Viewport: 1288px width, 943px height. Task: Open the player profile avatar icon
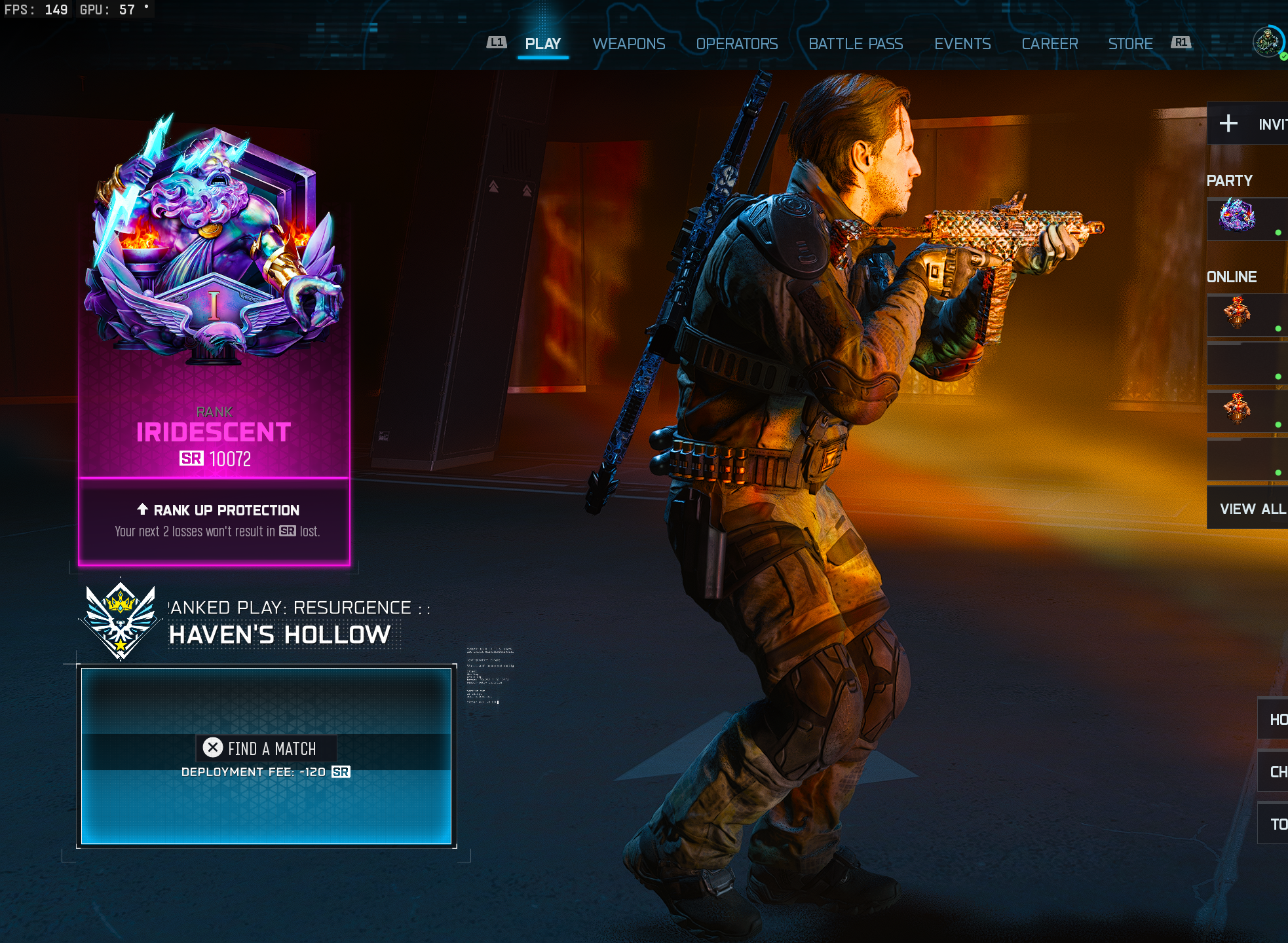pyautogui.click(x=1268, y=43)
